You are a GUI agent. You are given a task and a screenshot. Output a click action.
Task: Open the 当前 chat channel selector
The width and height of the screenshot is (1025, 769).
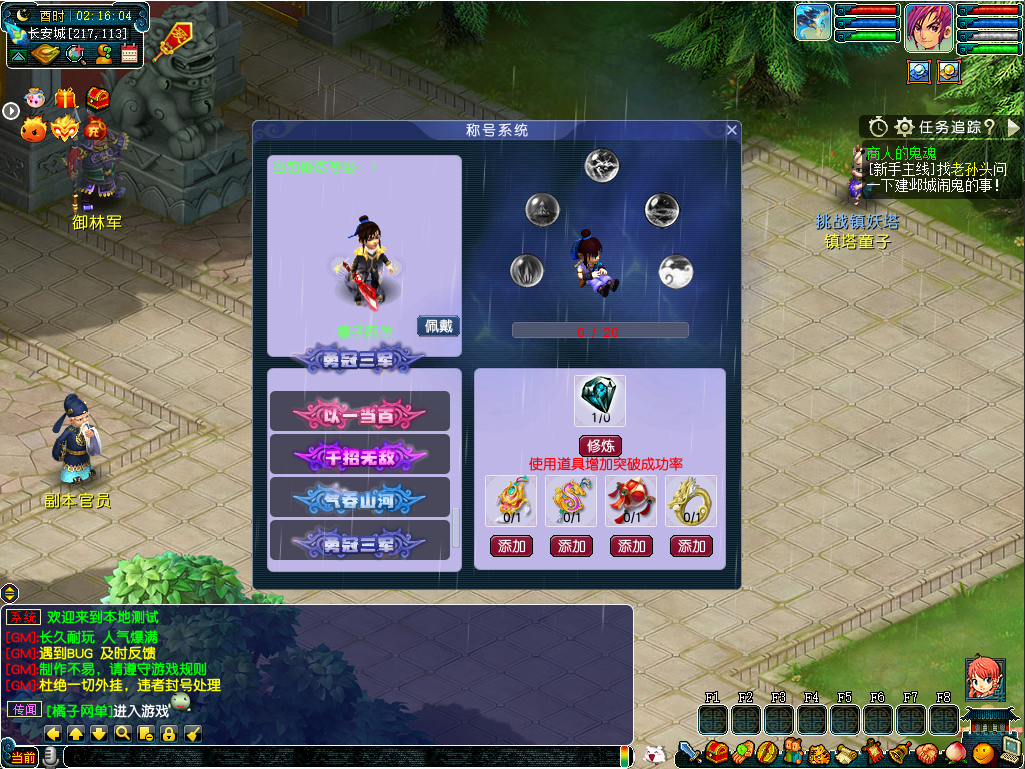coord(22,758)
